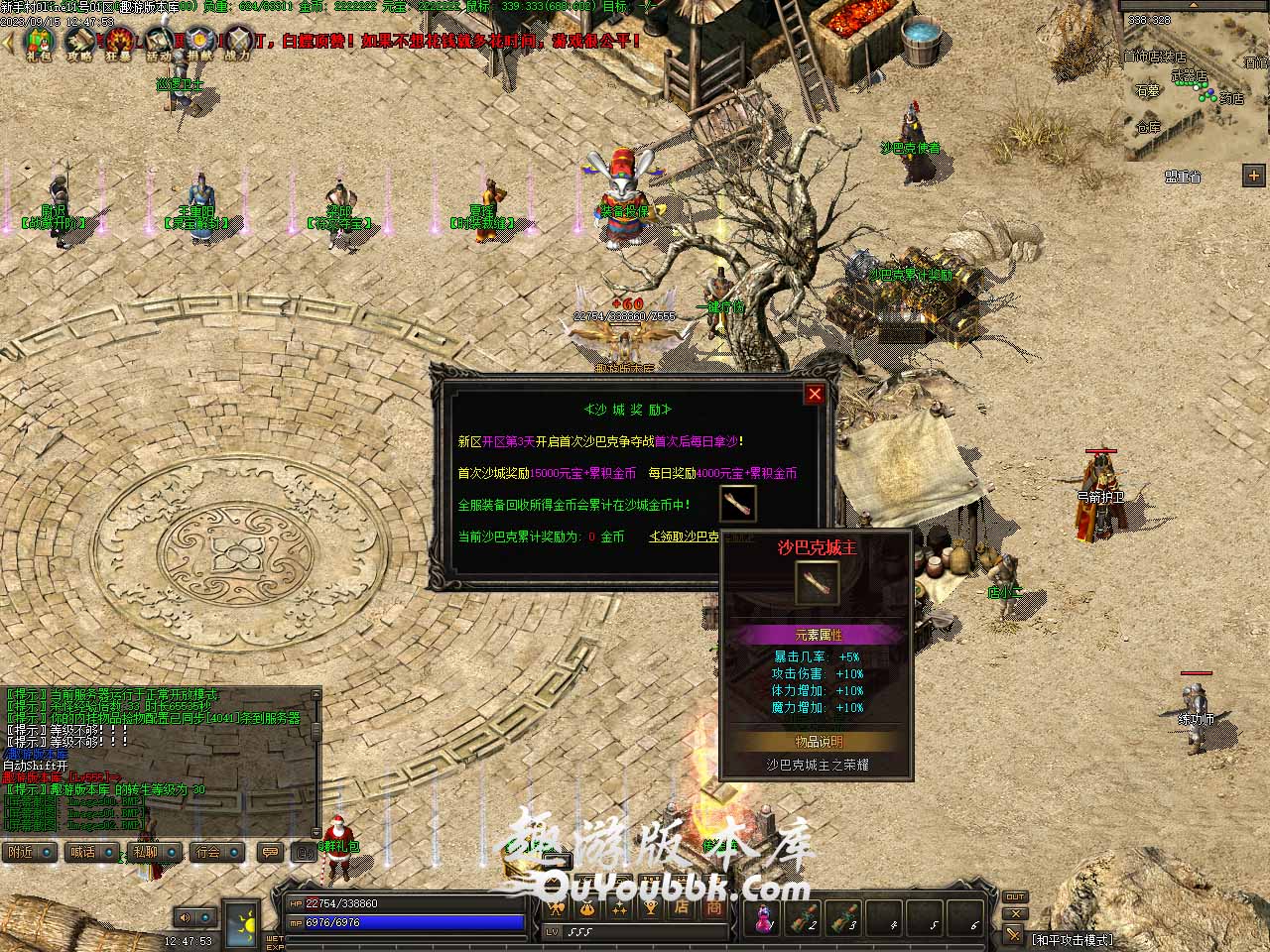The image size is (1270, 952).
Task: Use the pink potion in hotbar slot 1
Action: pos(764,919)
